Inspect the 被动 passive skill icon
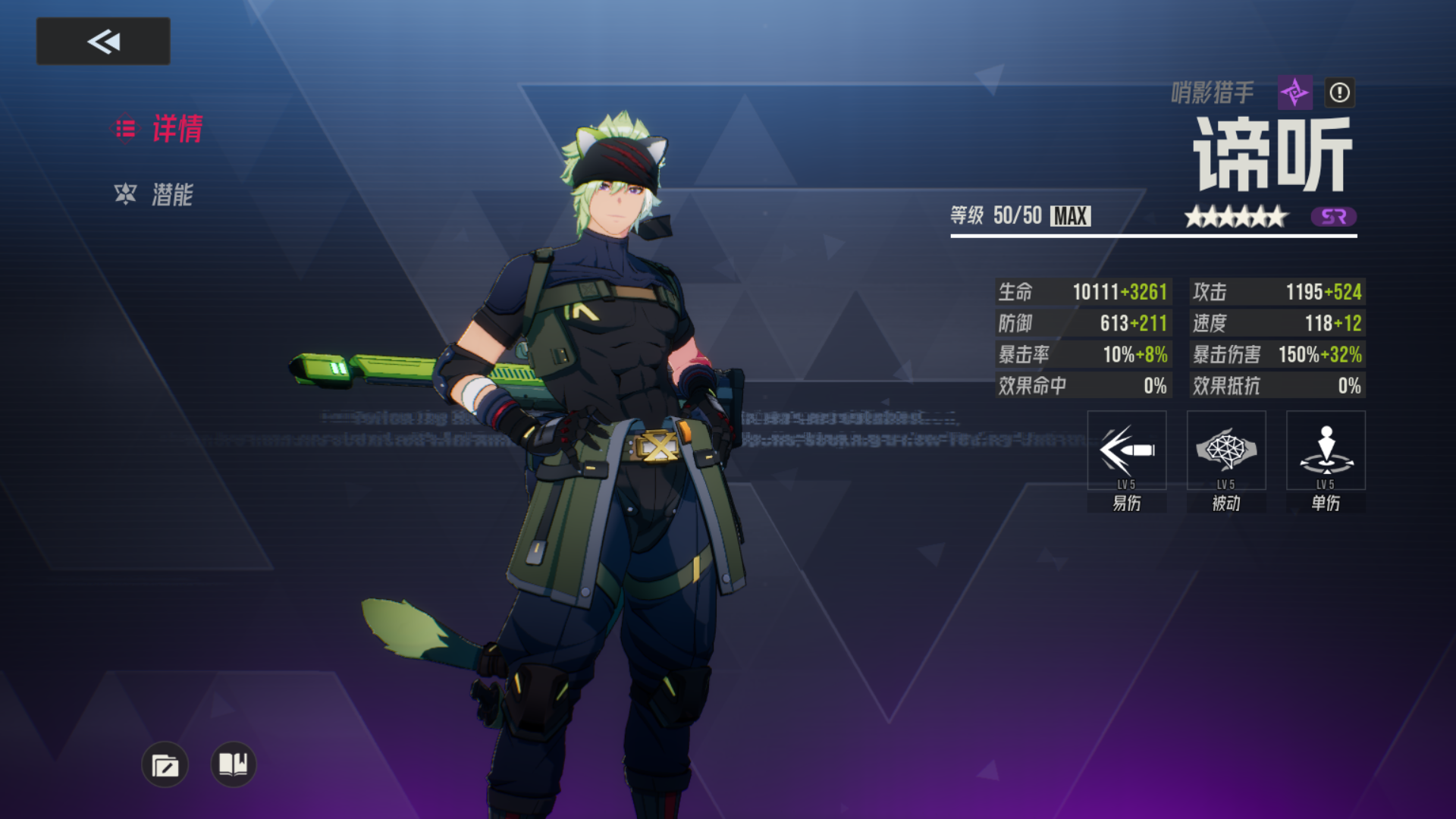 (x=1225, y=451)
